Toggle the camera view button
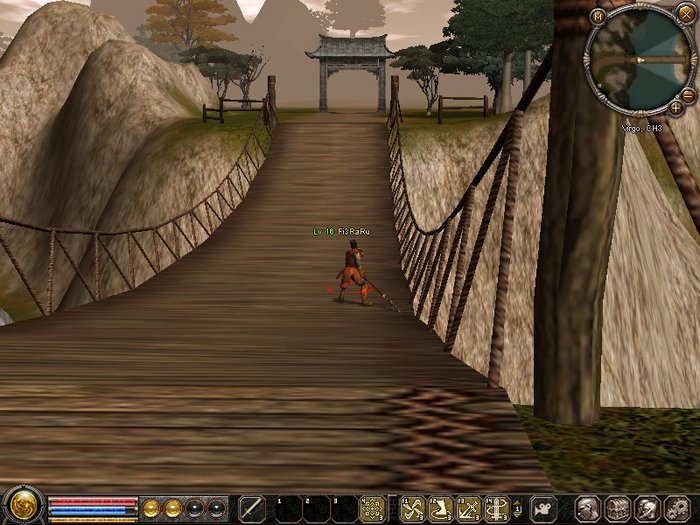 [x=543, y=507]
